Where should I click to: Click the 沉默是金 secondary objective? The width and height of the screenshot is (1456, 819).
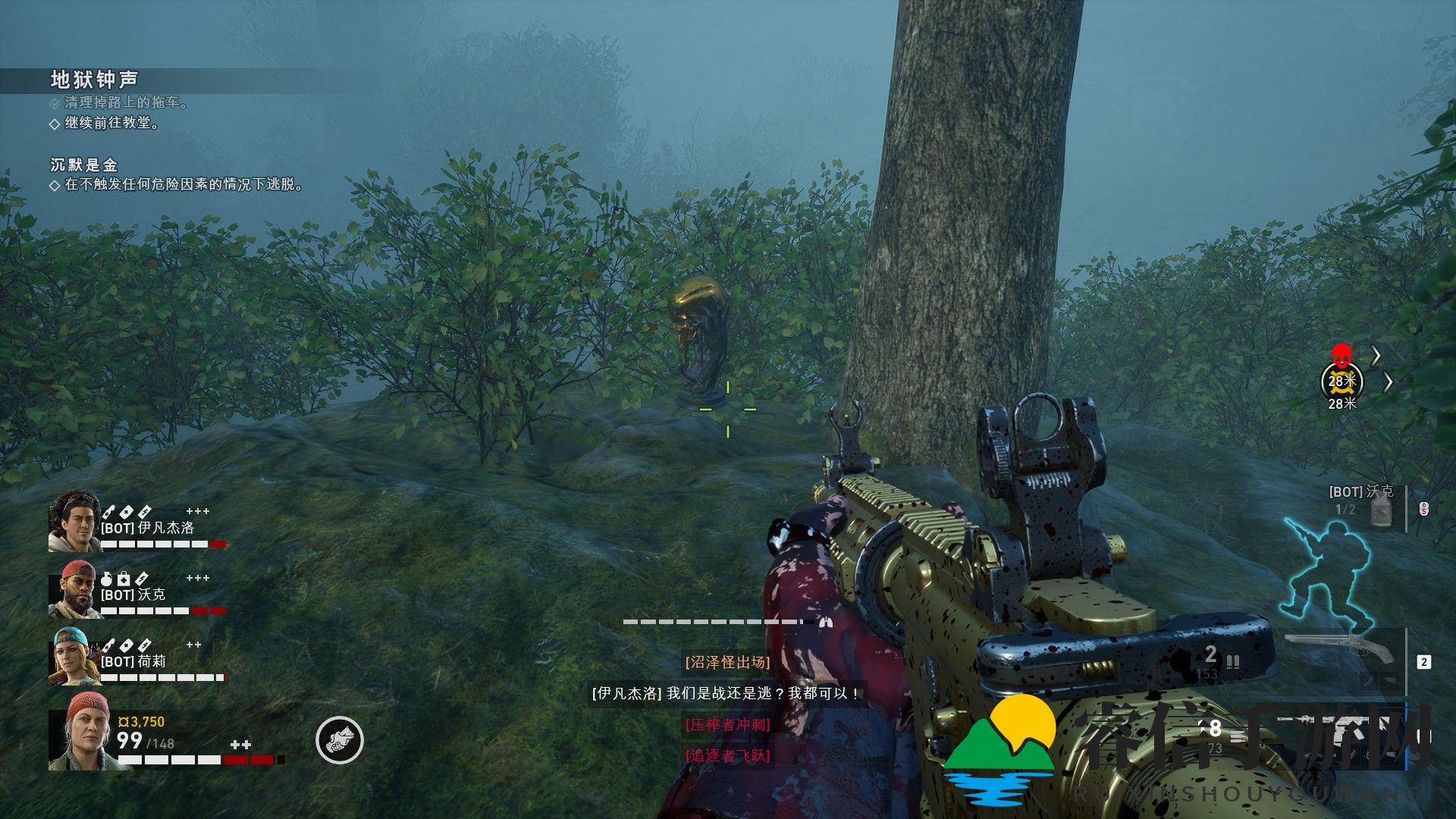[x=84, y=165]
